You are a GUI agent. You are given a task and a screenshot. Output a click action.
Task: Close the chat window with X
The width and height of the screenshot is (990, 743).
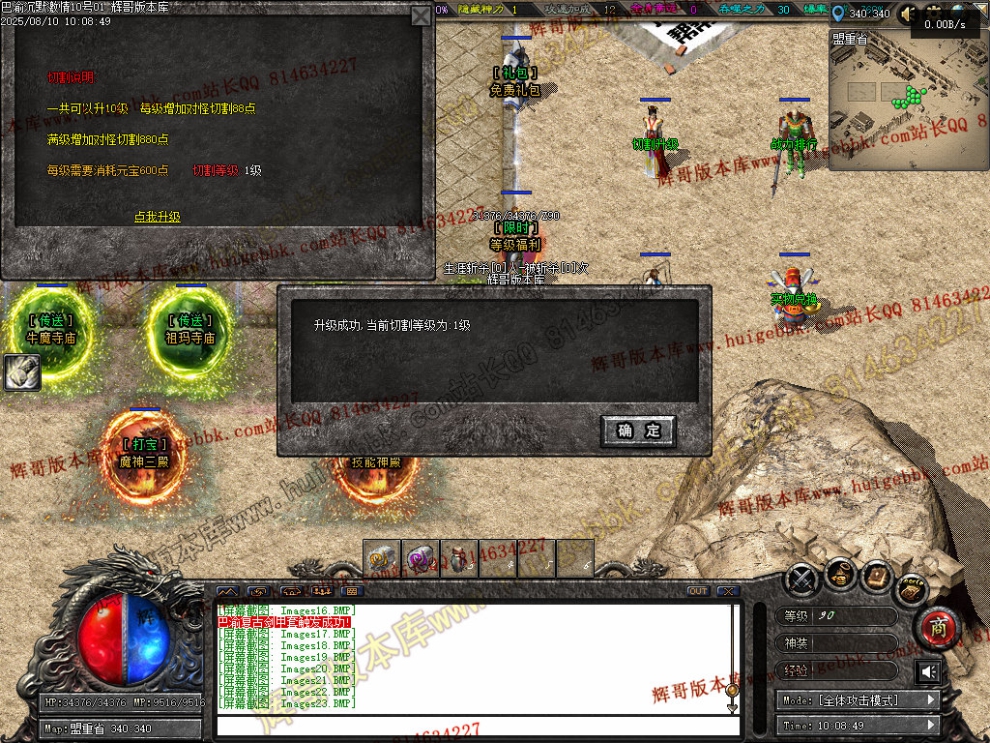pos(727,591)
